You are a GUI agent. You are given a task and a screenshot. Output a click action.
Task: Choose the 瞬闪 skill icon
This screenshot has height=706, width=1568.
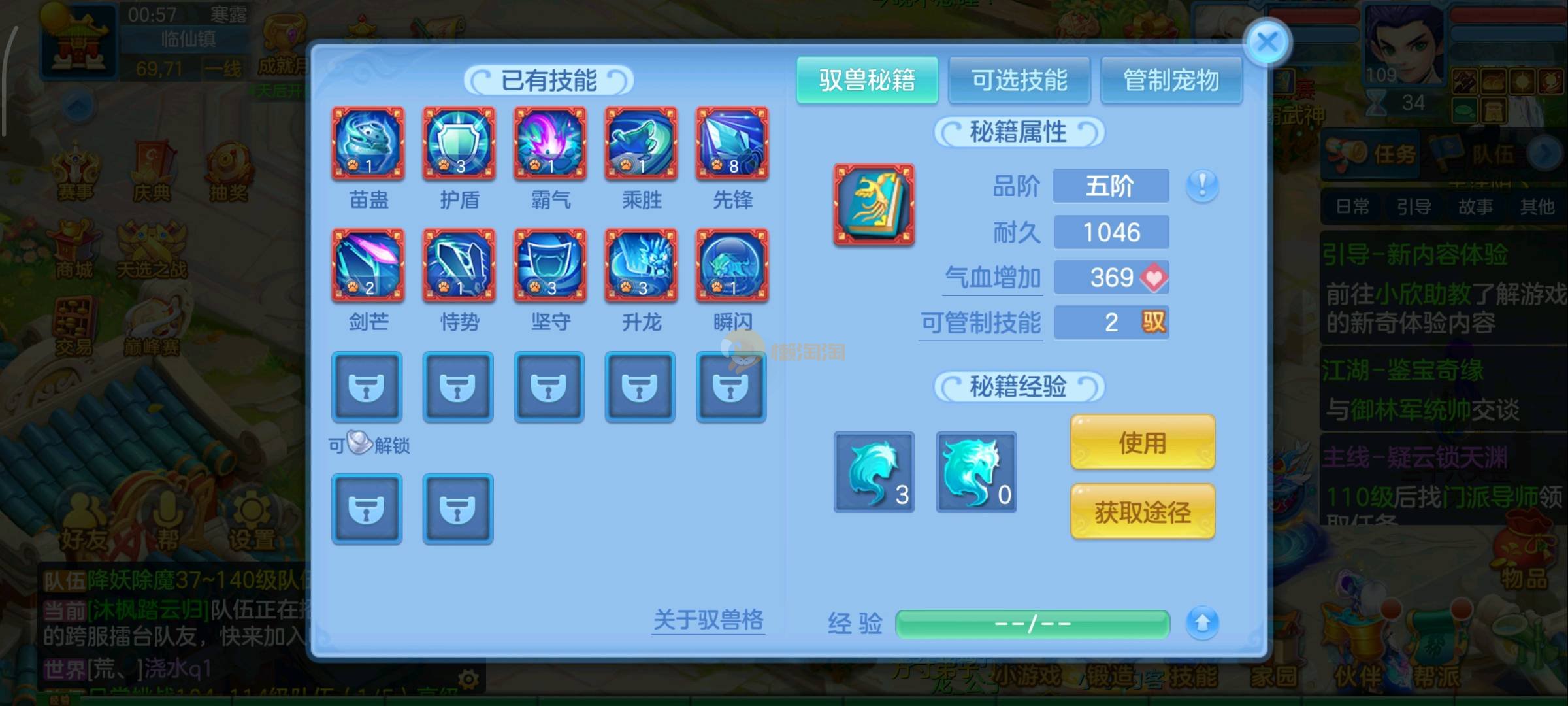pyautogui.click(x=732, y=265)
